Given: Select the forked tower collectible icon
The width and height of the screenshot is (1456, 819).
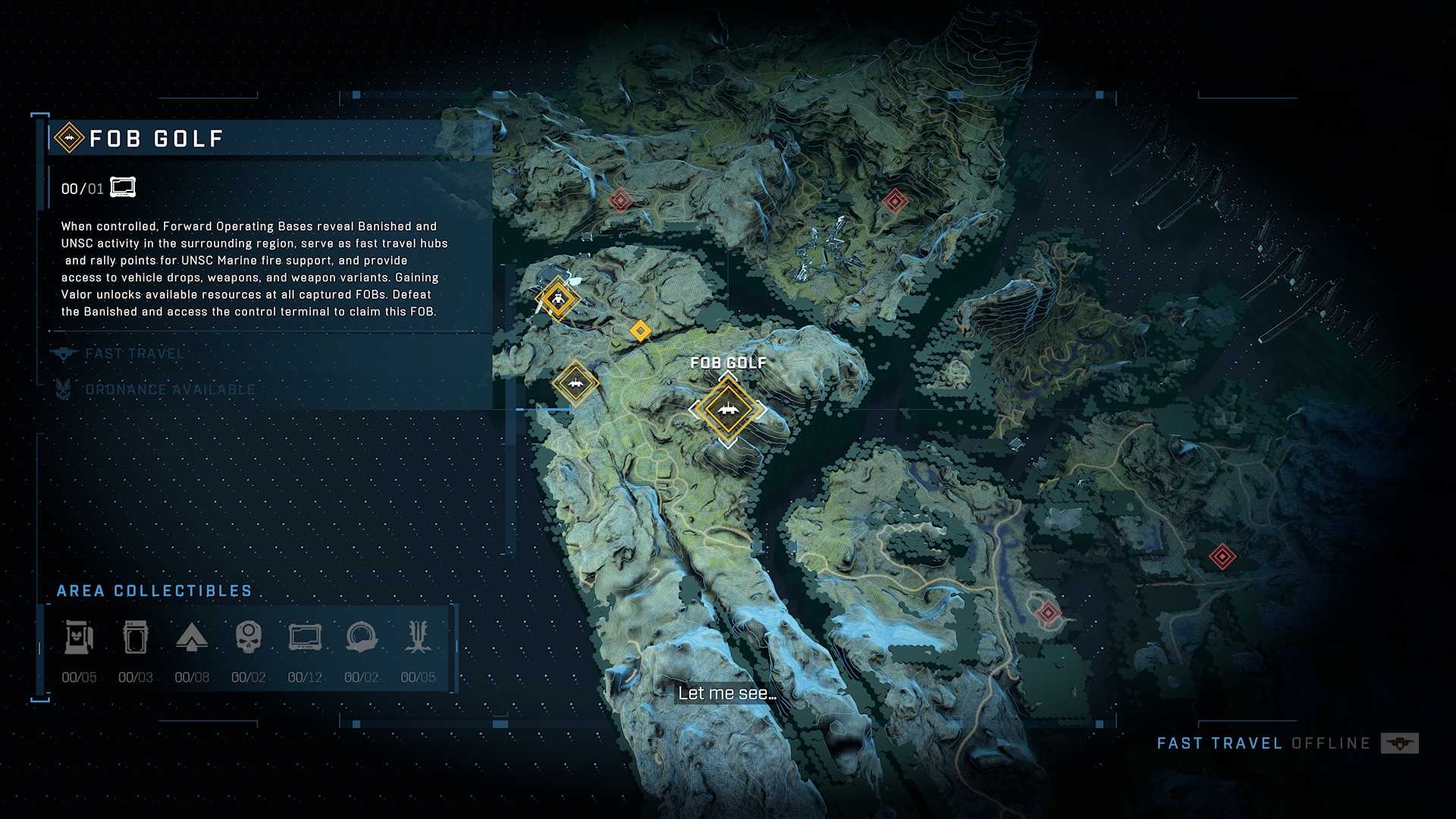Looking at the screenshot, I should point(418,638).
